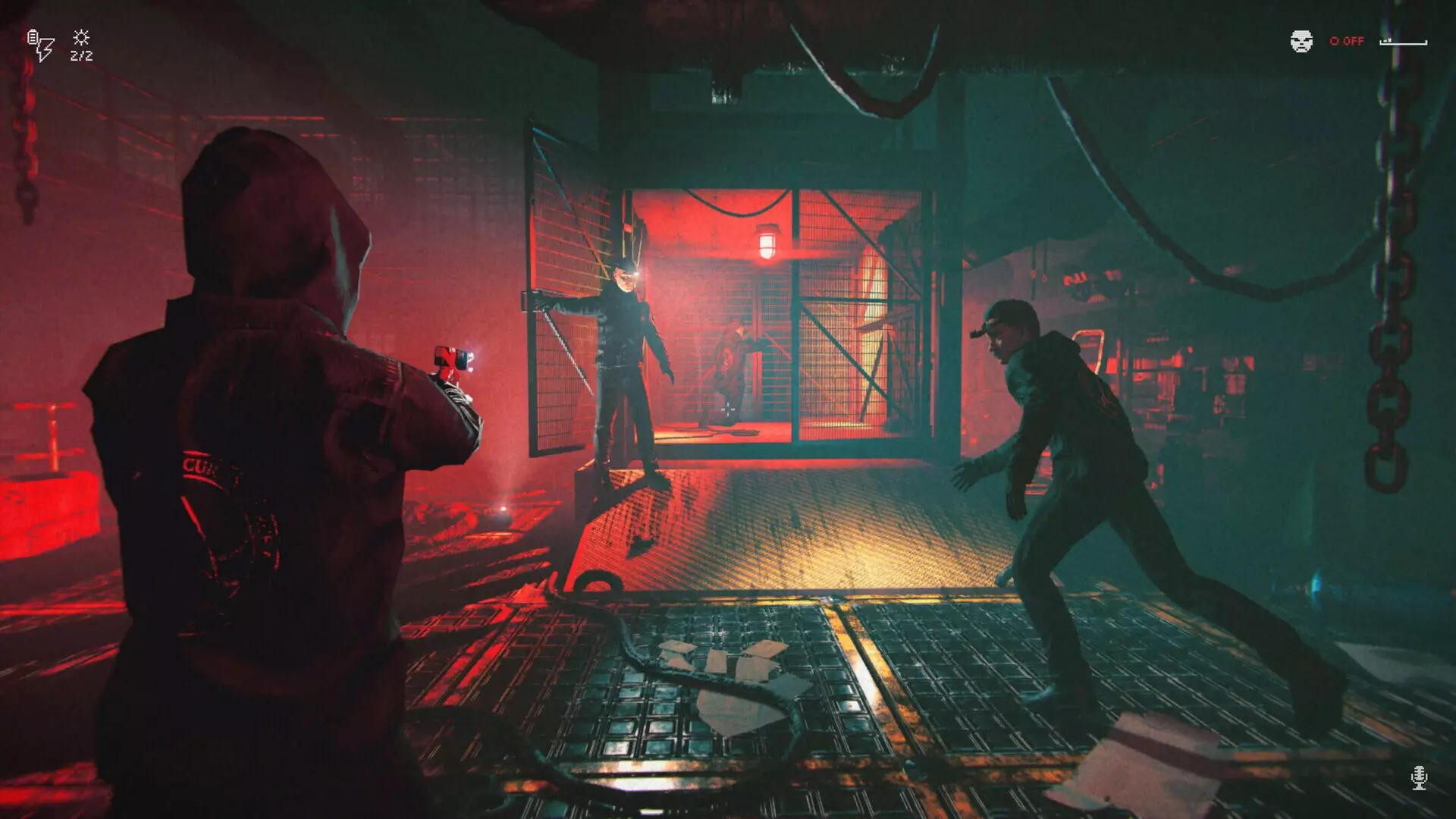This screenshot has height=819, width=1456.
Task: Select the sun-shaped flashlight icon
Action: click(x=81, y=38)
